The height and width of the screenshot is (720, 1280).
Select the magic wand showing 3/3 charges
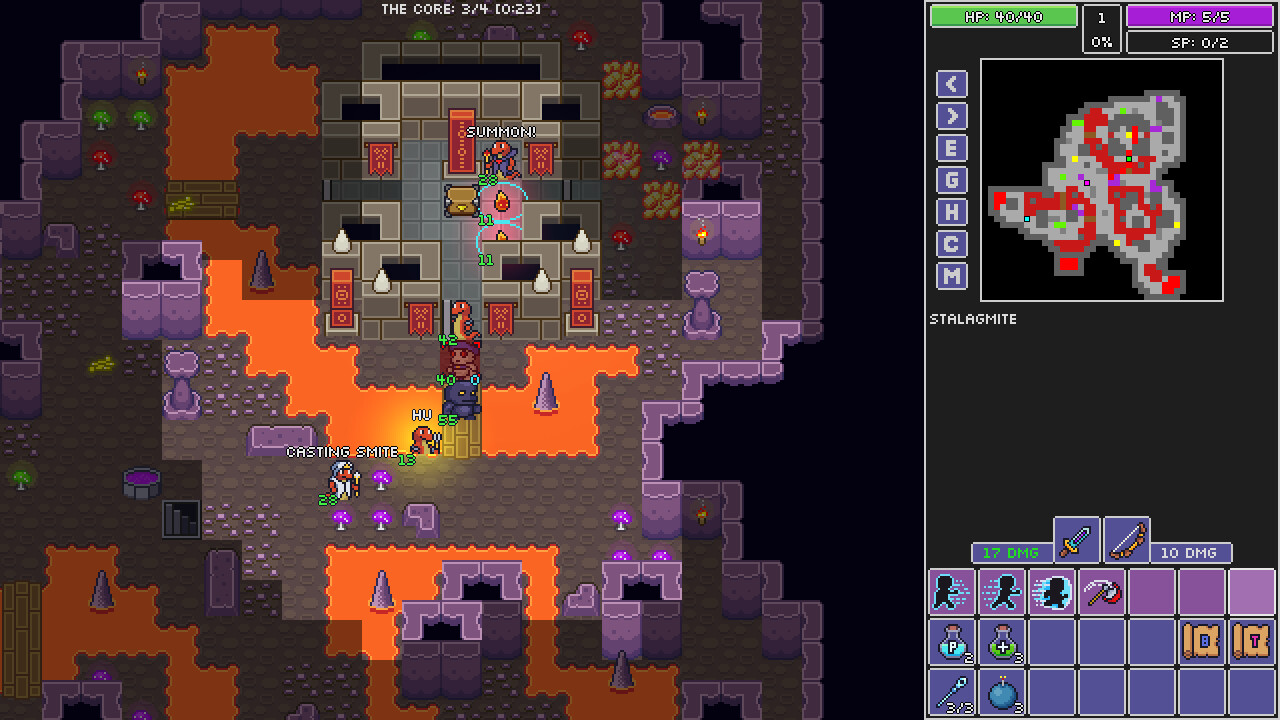click(951, 691)
